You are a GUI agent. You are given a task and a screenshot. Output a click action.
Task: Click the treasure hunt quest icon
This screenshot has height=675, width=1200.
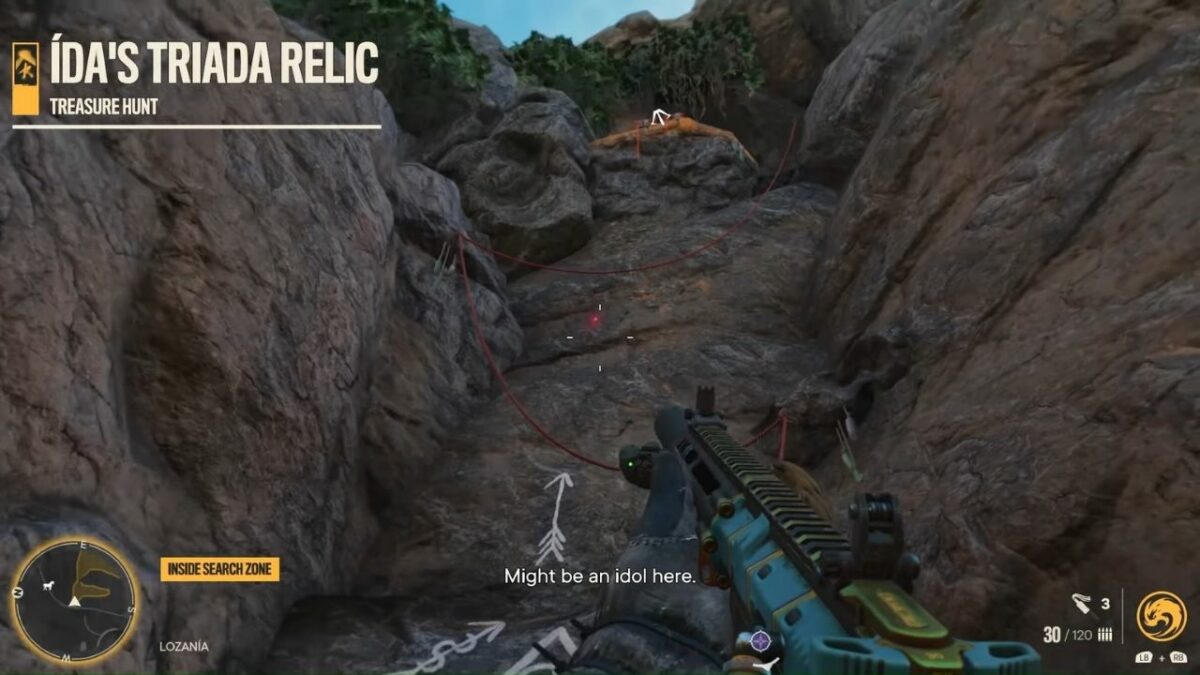(26, 77)
